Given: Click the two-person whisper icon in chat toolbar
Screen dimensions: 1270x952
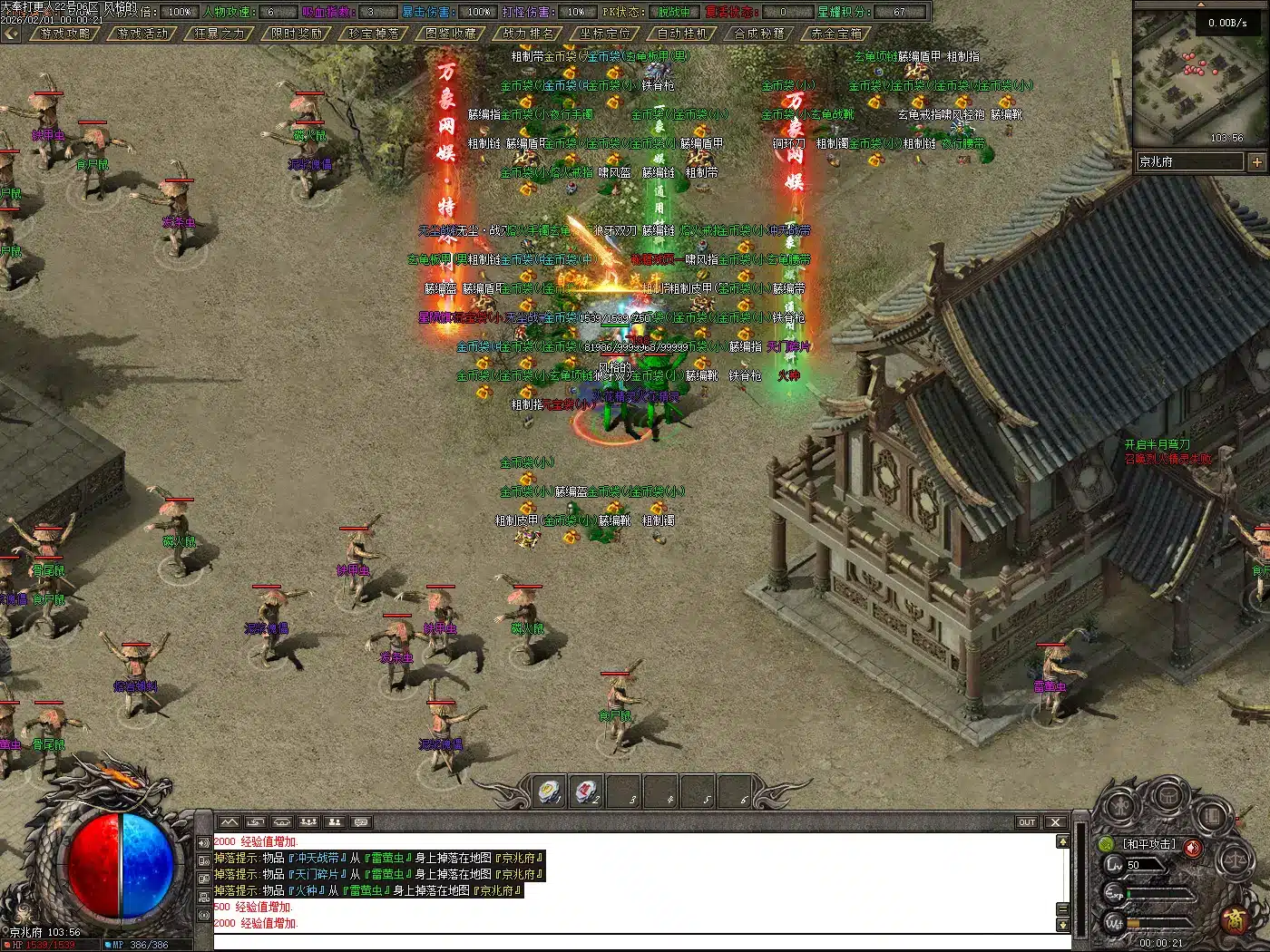Looking at the screenshot, I should [335, 821].
